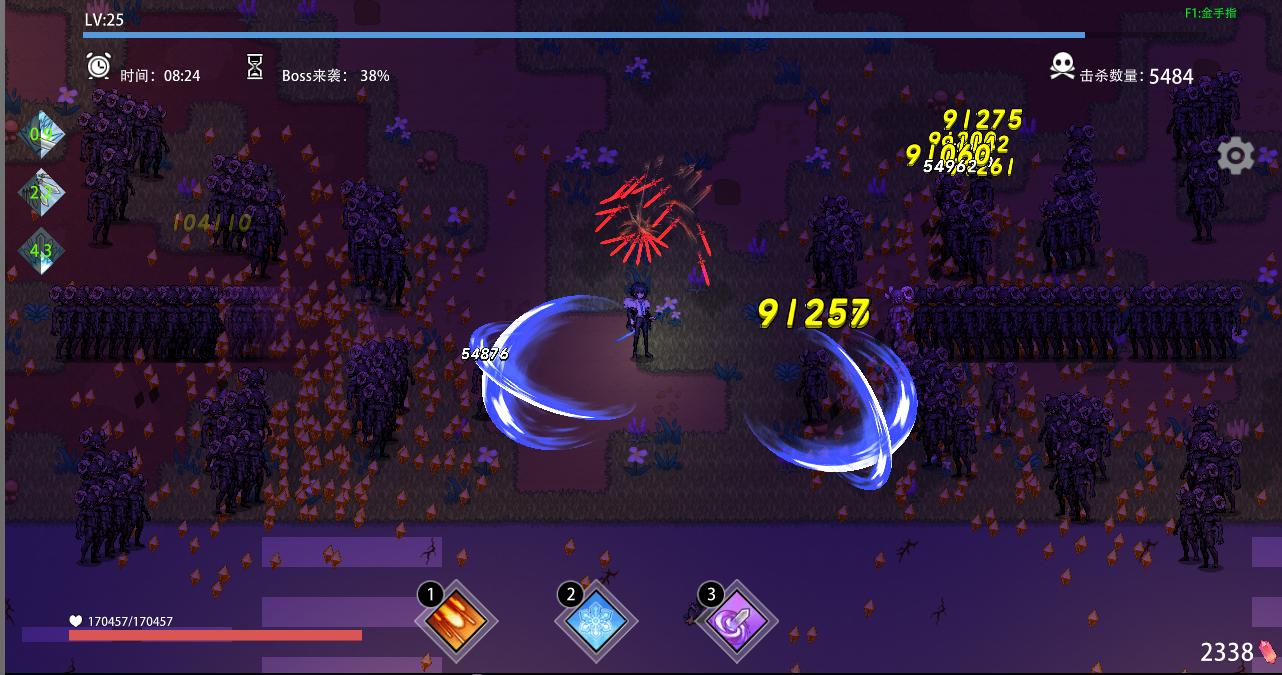Trigger the purple vortex sword skill

pyautogui.click(x=736, y=622)
